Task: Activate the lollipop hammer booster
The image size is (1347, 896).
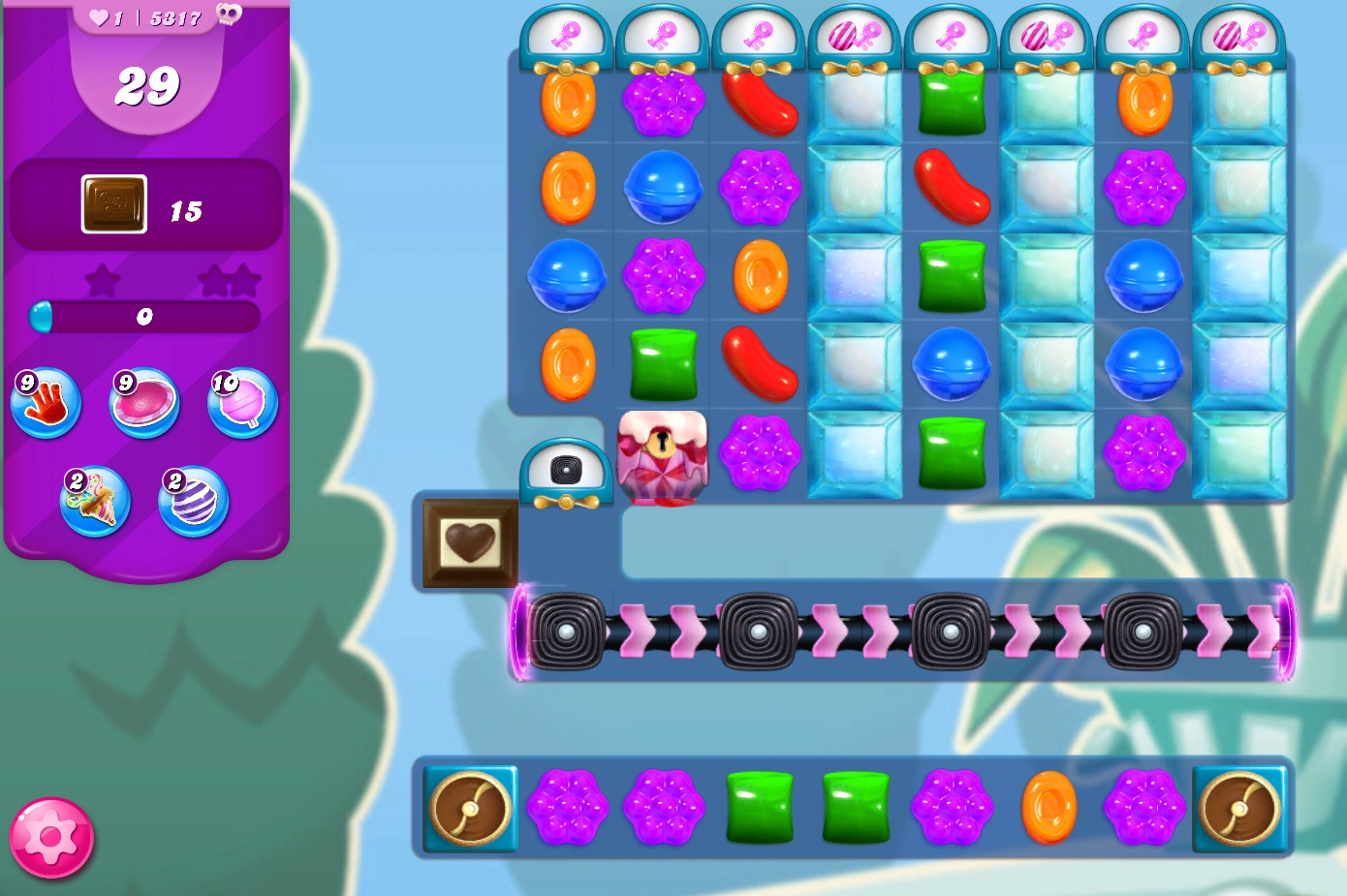Action: coord(239,406)
